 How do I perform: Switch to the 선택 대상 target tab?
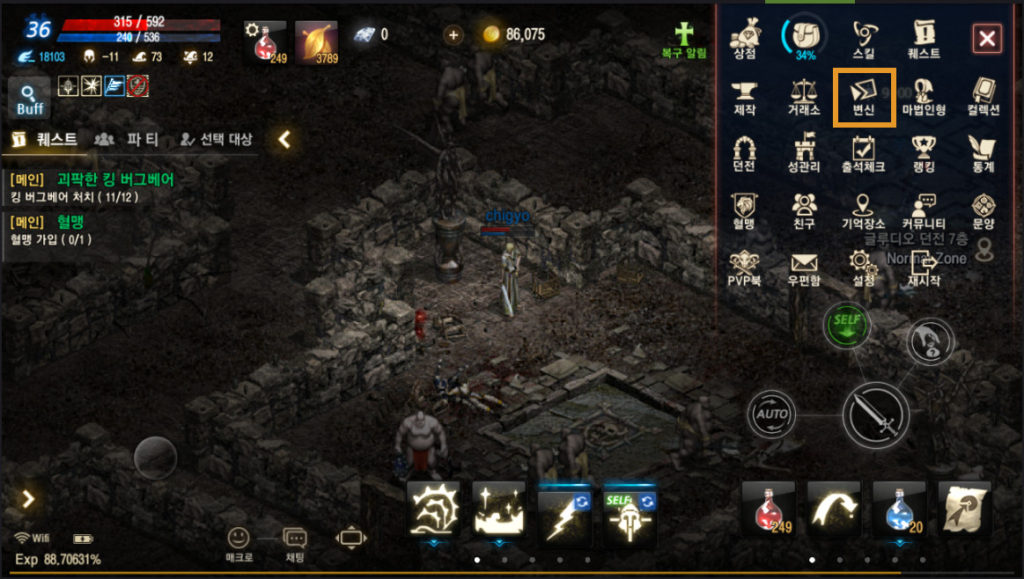click(216, 139)
